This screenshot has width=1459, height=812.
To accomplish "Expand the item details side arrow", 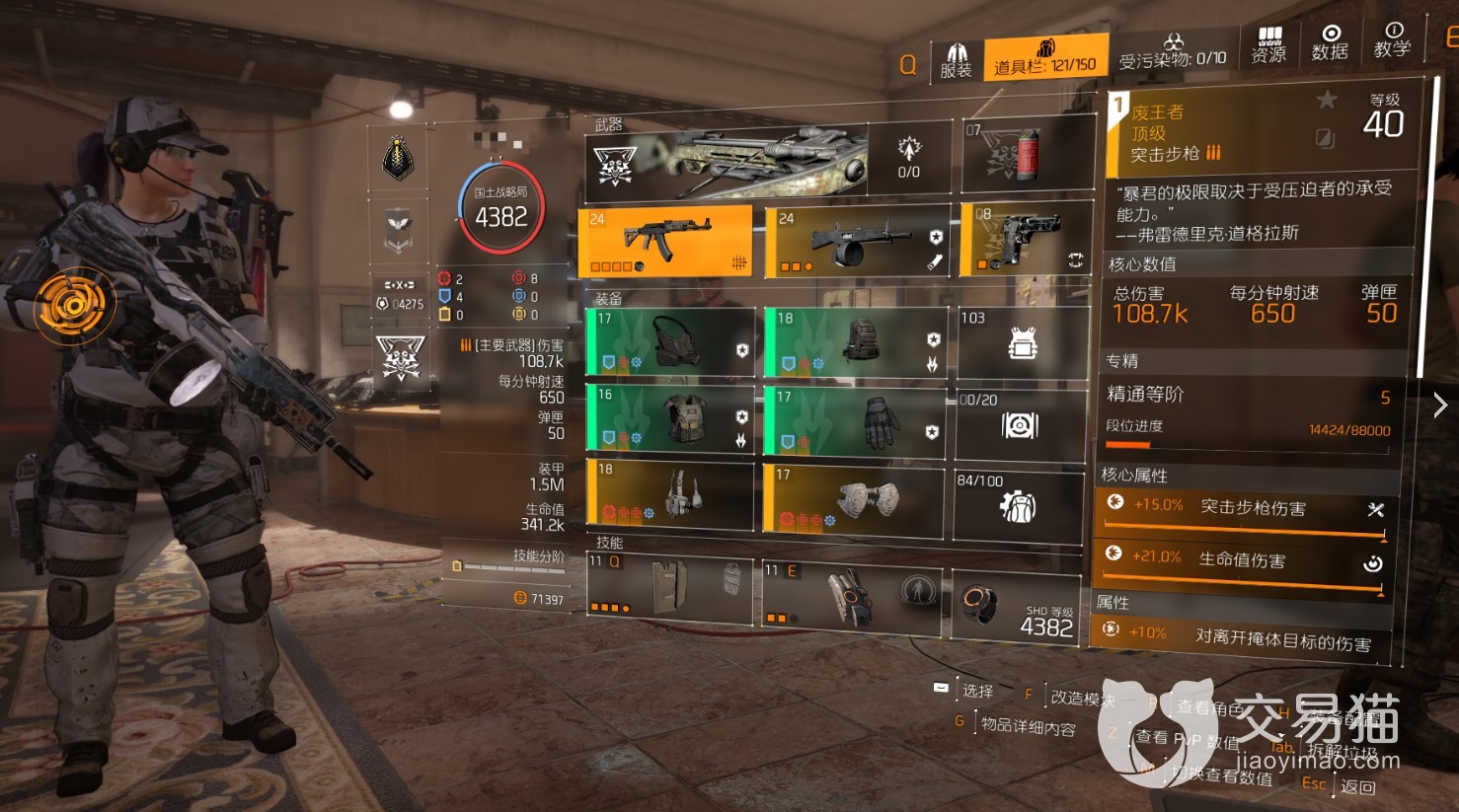I will tap(1440, 405).
